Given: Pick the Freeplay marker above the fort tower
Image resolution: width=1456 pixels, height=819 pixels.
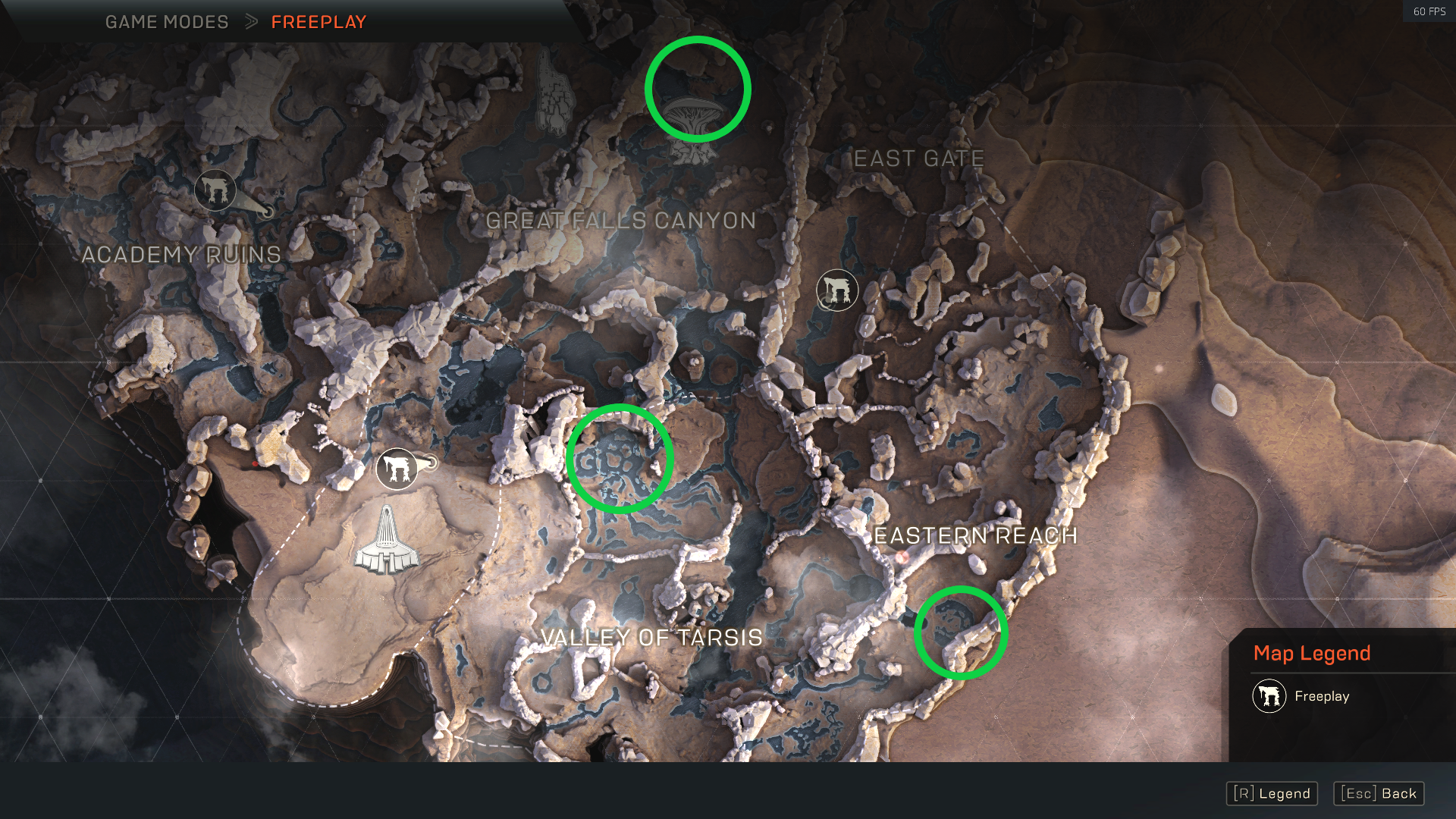Looking at the screenshot, I should pyautogui.click(x=397, y=469).
